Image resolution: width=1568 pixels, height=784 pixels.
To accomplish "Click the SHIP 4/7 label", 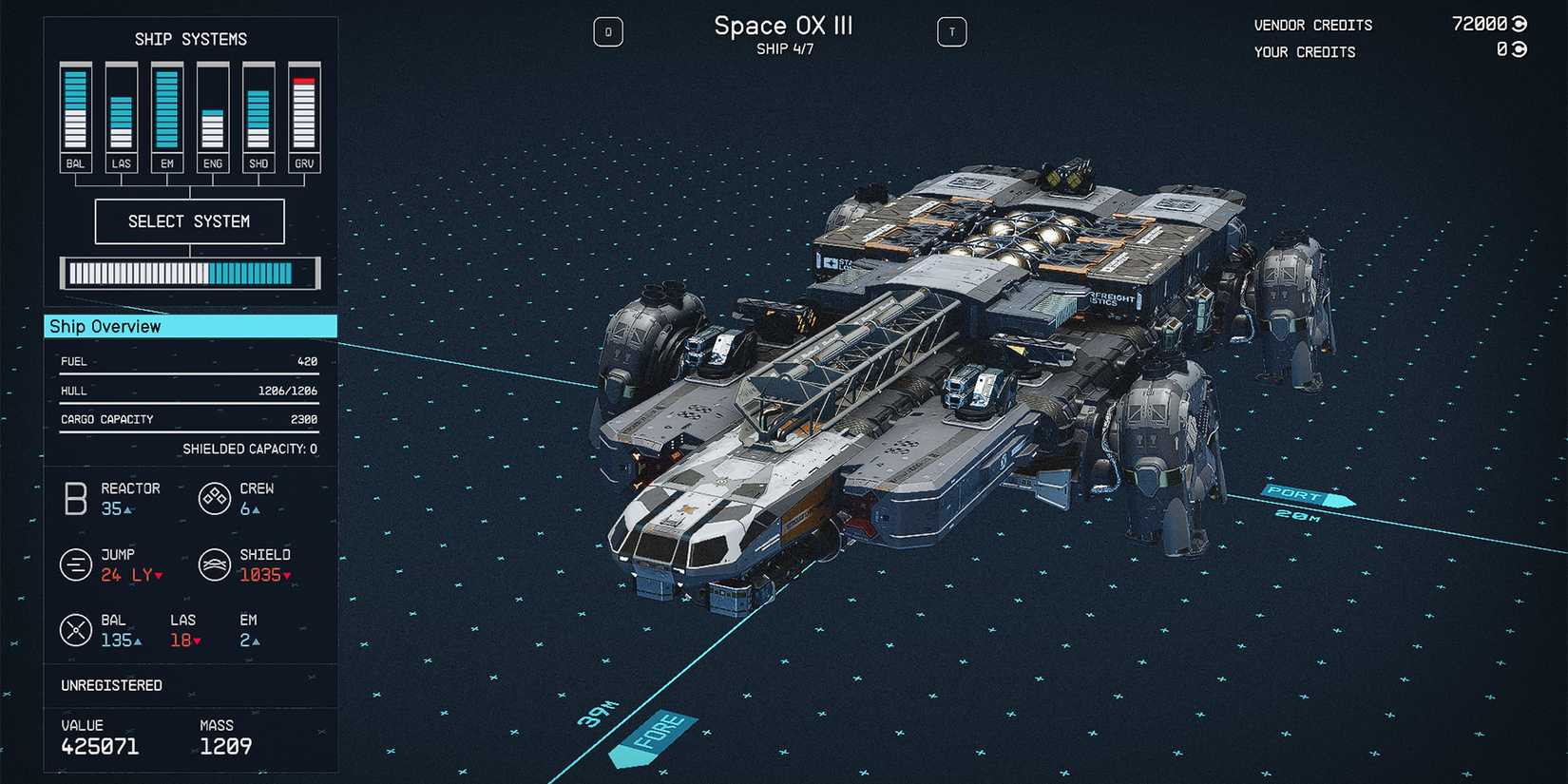I will click(785, 48).
